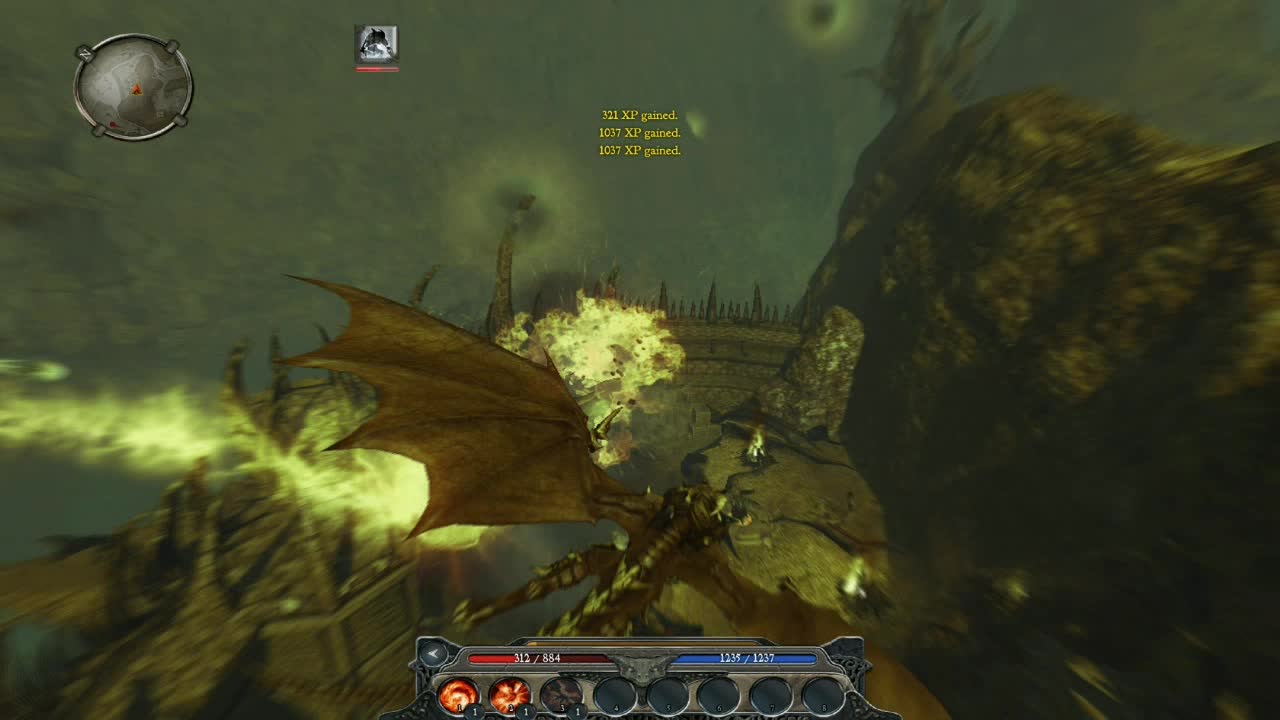Viewport: 1280px width, 720px height.
Task: Click the empty hotbar slot 5
Action: click(665, 695)
